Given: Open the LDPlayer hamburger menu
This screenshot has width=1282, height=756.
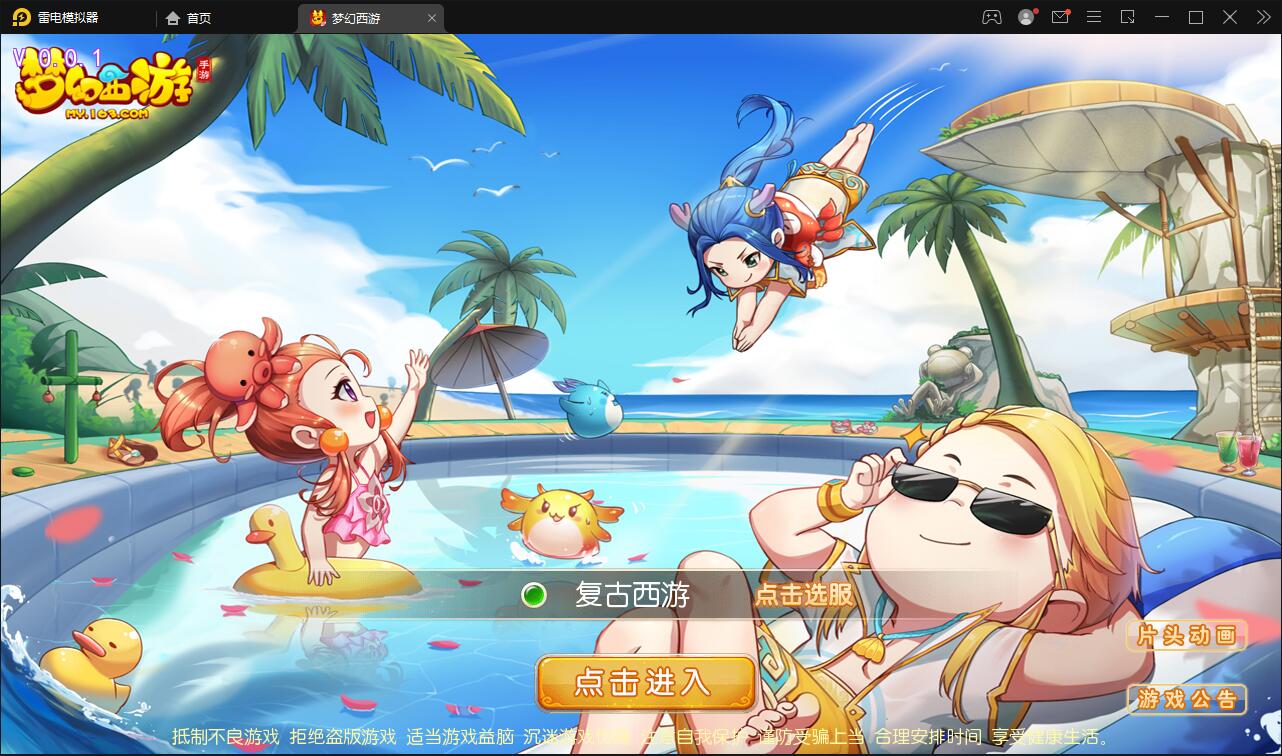Looking at the screenshot, I should (x=1094, y=17).
